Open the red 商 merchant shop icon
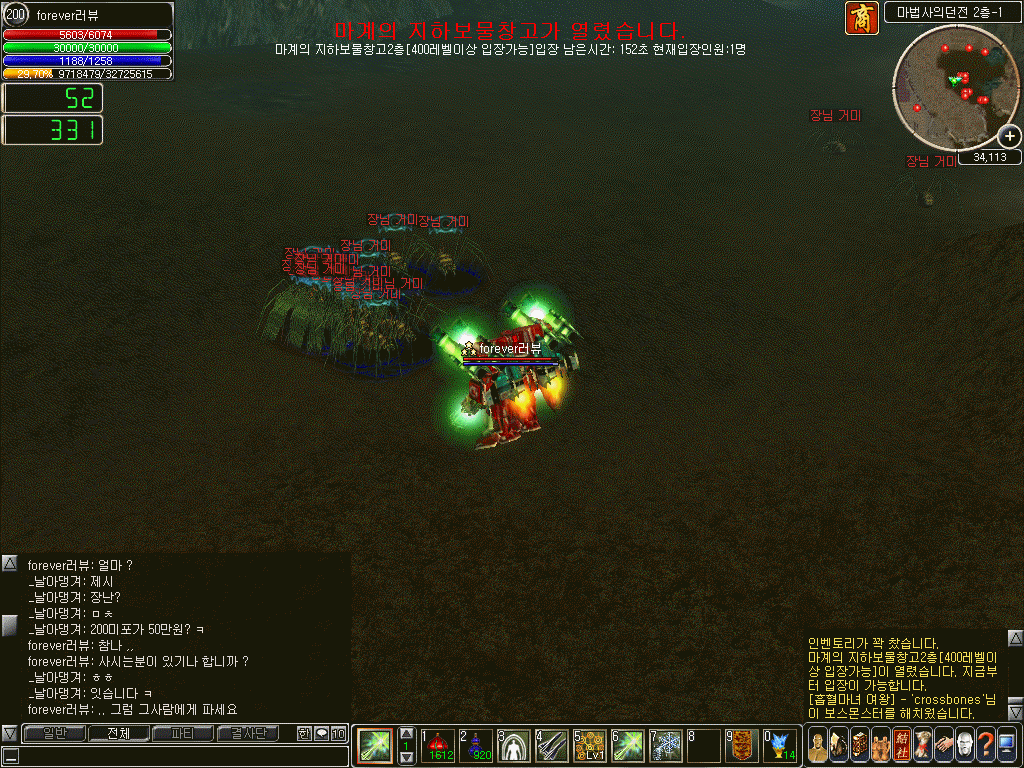 coord(861,18)
